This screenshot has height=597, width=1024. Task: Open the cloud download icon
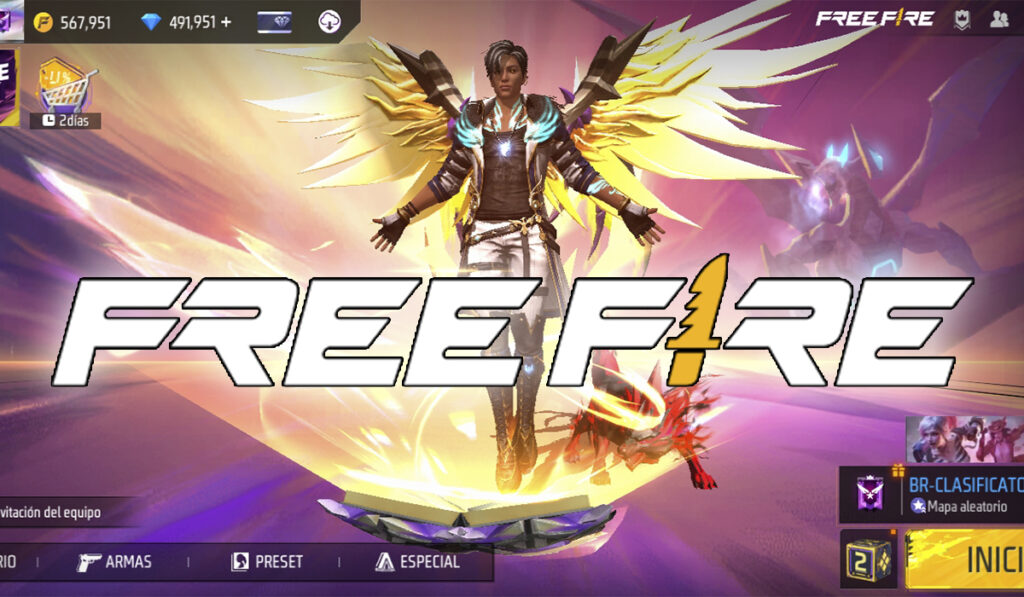click(x=330, y=21)
